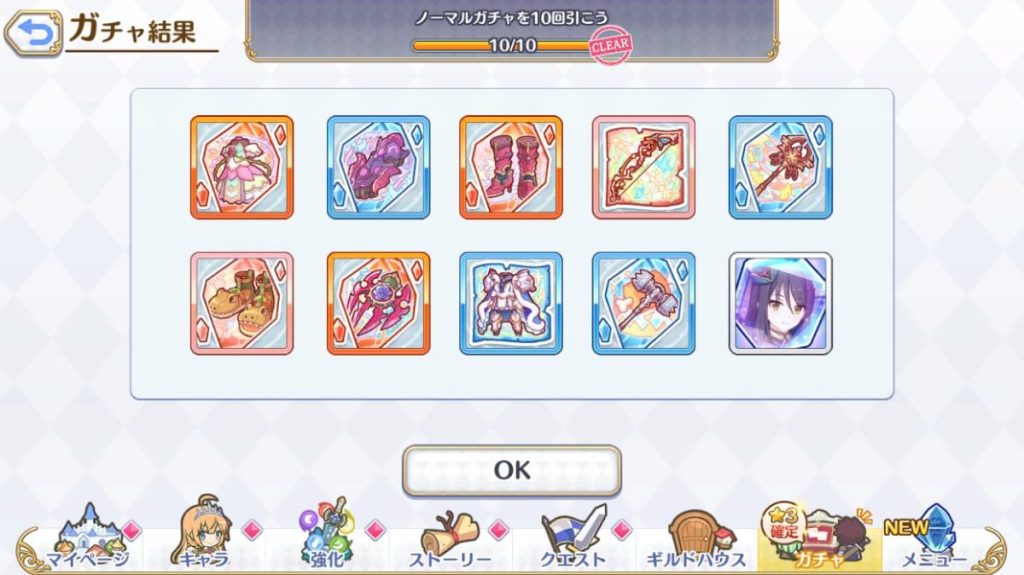Select the pink claw gauntlet piece
Screen dimensions: 1024x575
[378, 303]
